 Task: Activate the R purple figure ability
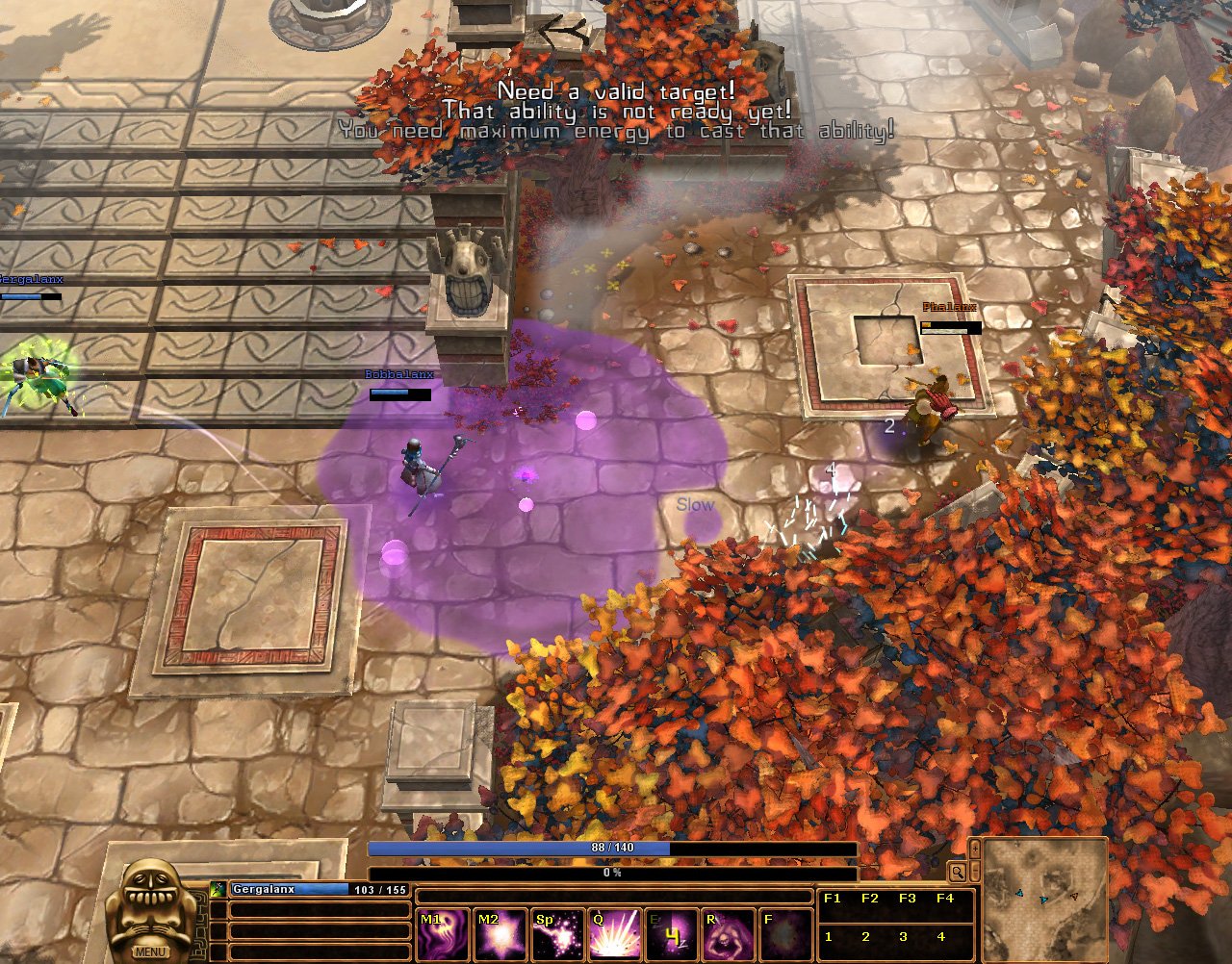tap(729, 935)
